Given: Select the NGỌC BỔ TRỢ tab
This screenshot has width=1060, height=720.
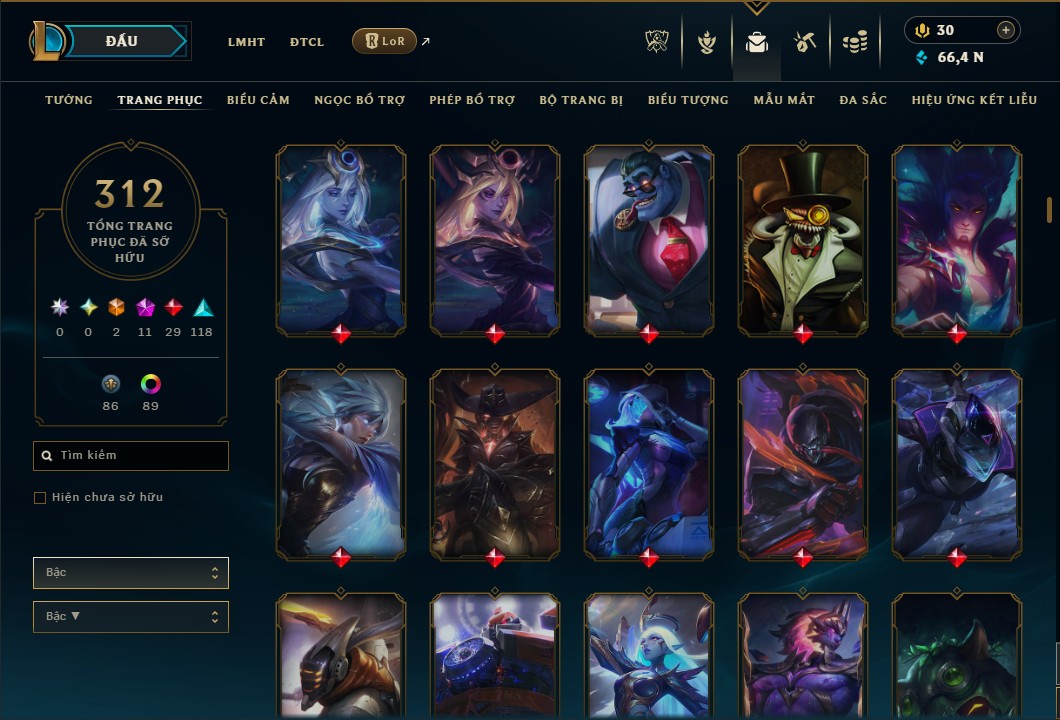Looking at the screenshot, I should click(360, 100).
